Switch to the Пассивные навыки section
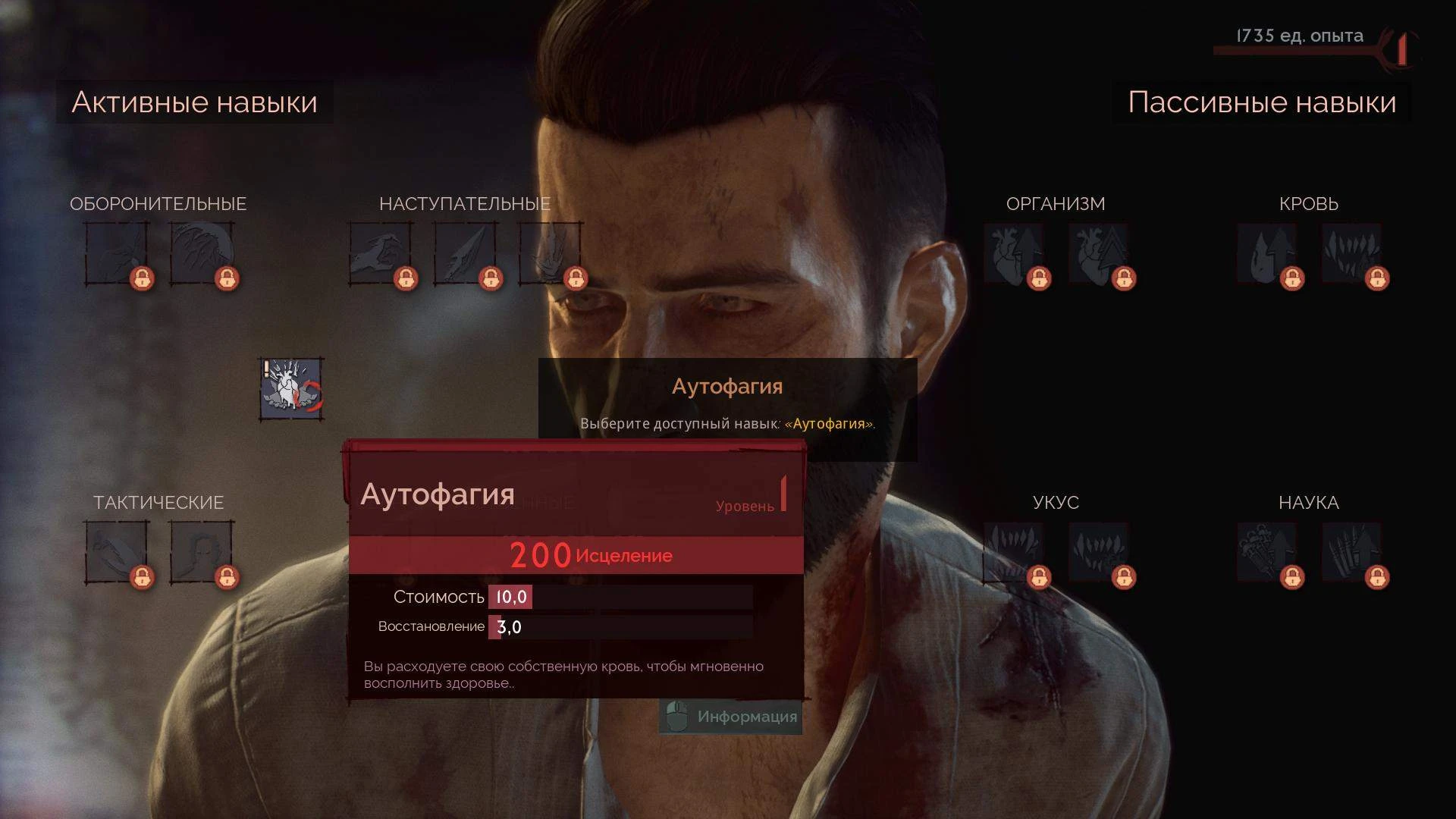 click(x=1261, y=102)
